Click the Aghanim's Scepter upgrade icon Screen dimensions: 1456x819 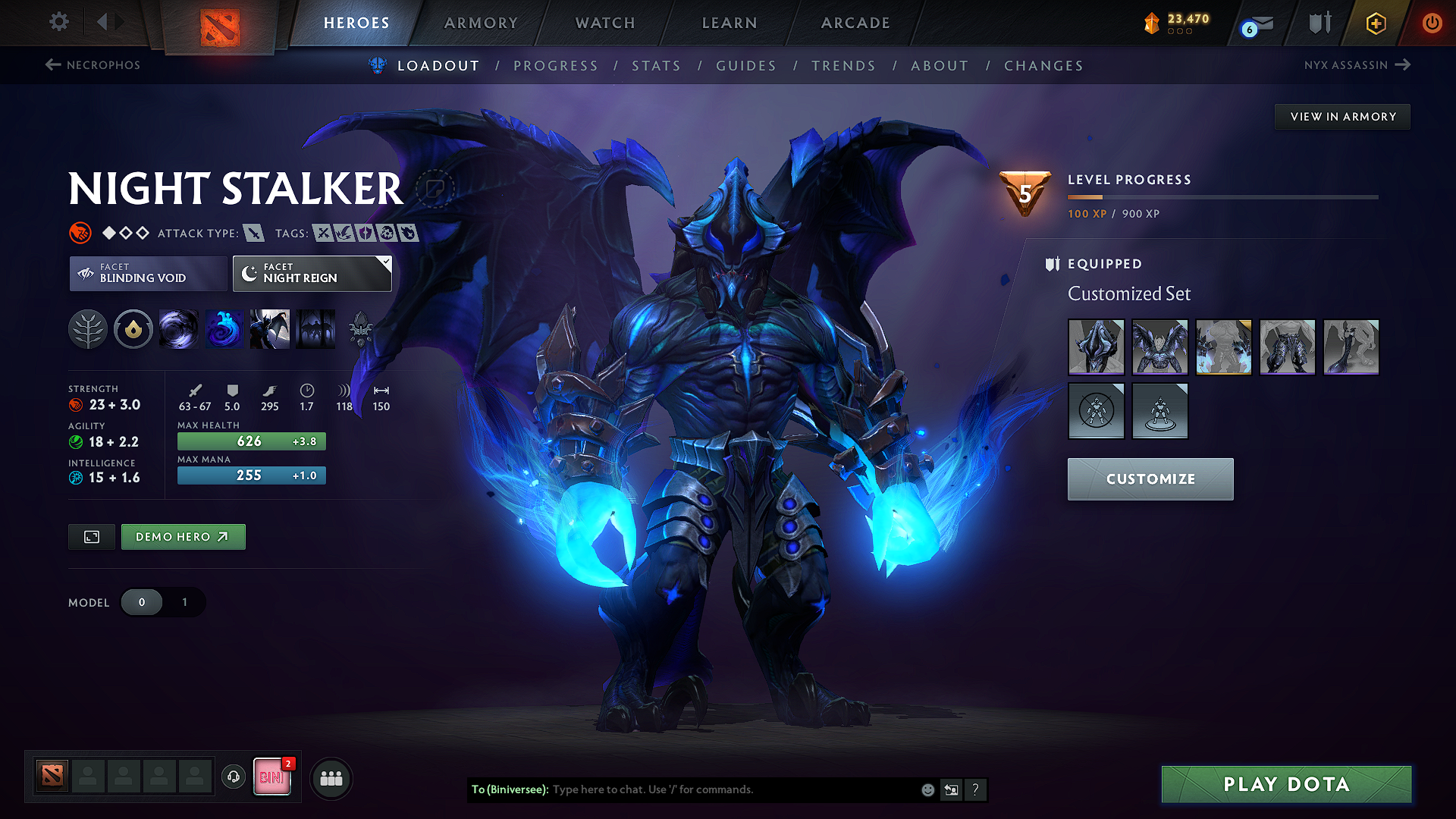click(x=362, y=329)
